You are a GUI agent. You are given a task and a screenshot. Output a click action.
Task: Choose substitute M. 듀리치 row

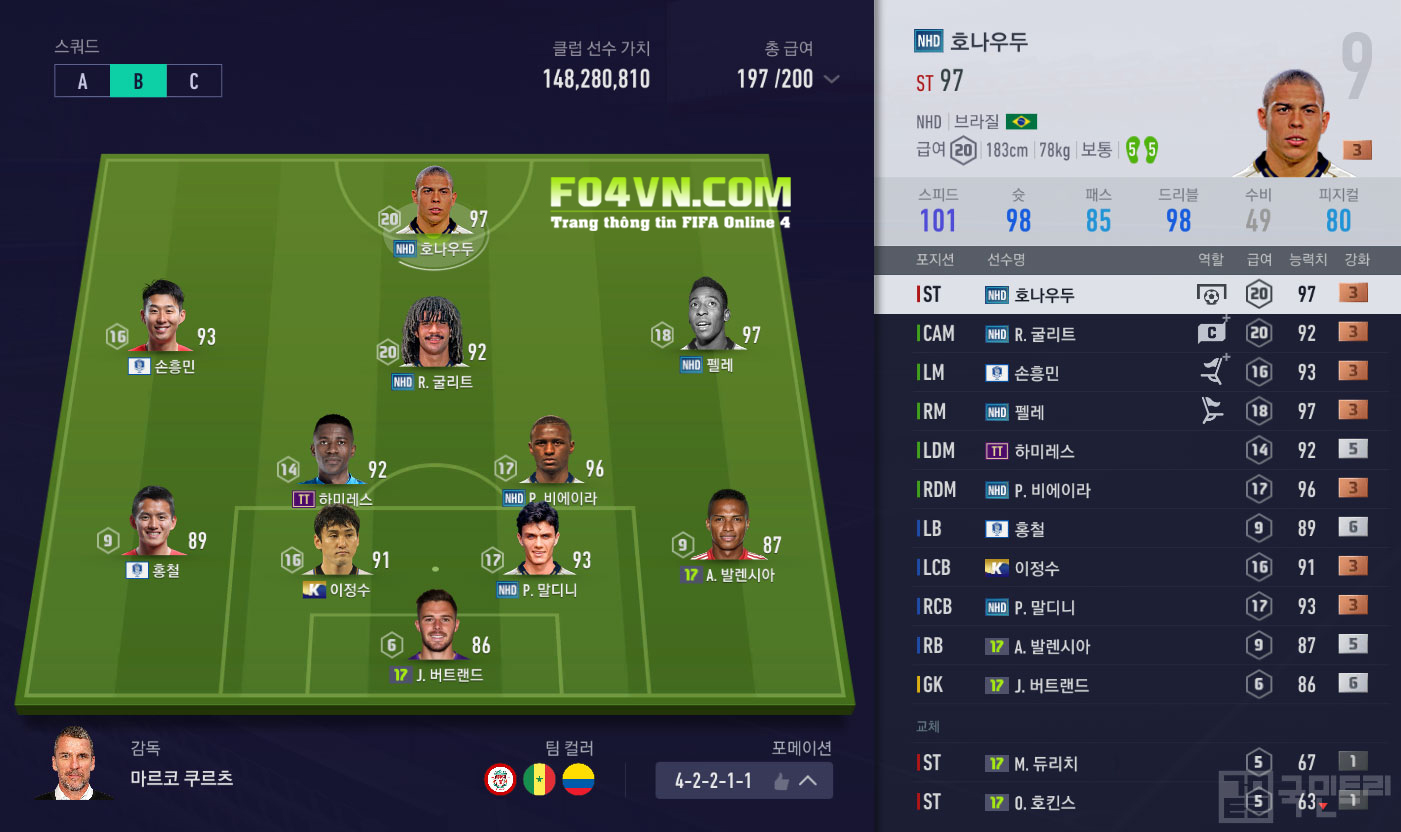[x=1137, y=763]
